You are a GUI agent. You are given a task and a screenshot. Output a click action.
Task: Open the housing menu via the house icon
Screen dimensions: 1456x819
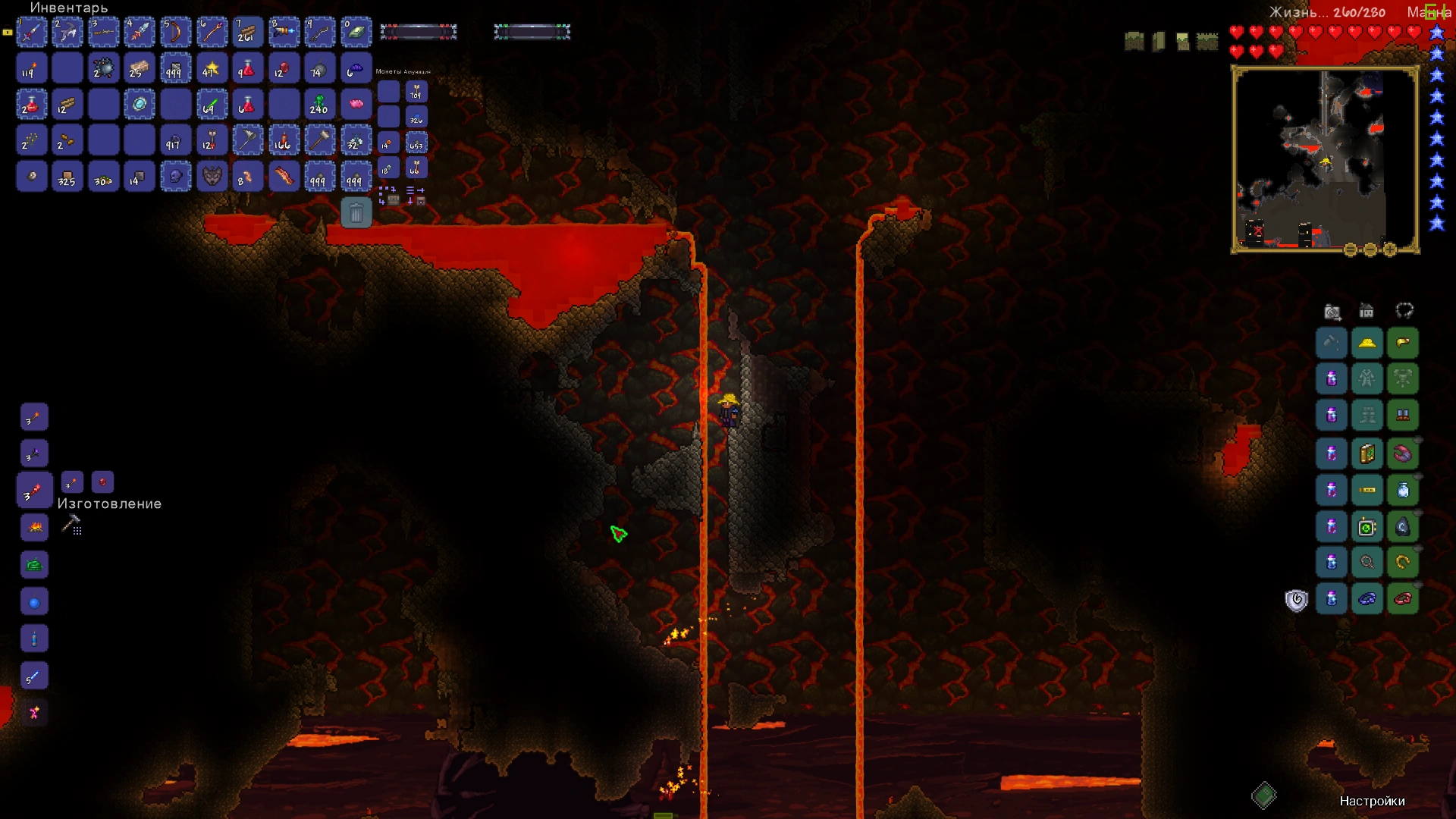(1367, 311)
